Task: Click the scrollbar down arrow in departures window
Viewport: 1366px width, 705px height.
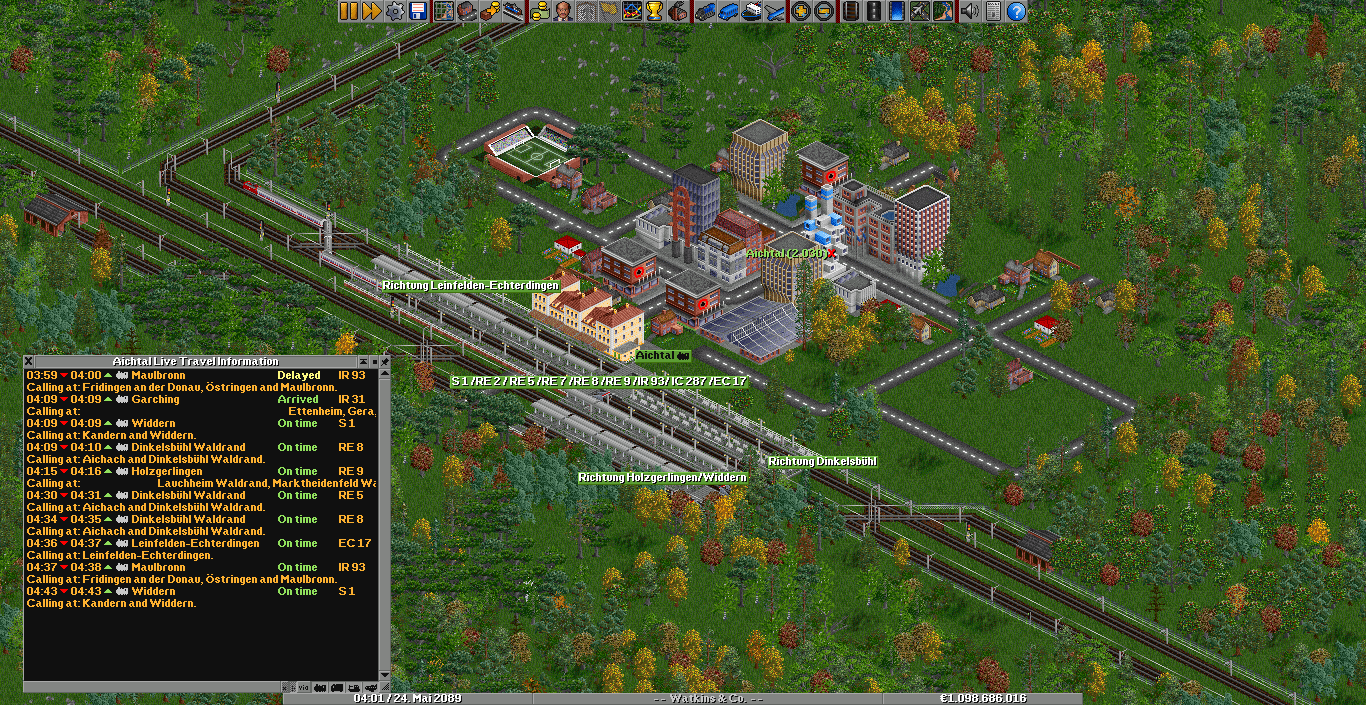Action: pos(385,675)
